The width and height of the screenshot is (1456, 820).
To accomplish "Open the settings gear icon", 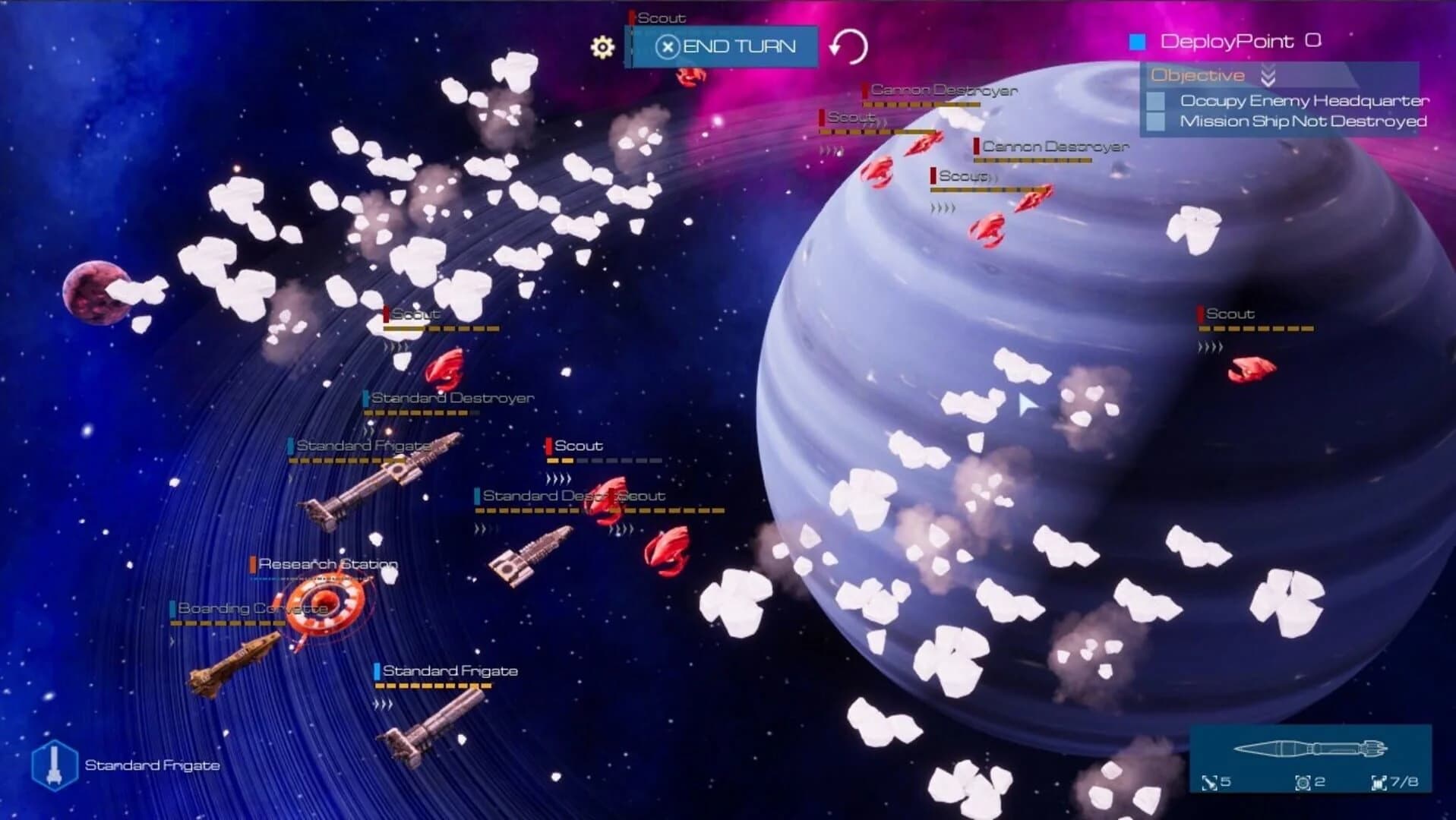I will pyautogui.click(x=602, y=47).
